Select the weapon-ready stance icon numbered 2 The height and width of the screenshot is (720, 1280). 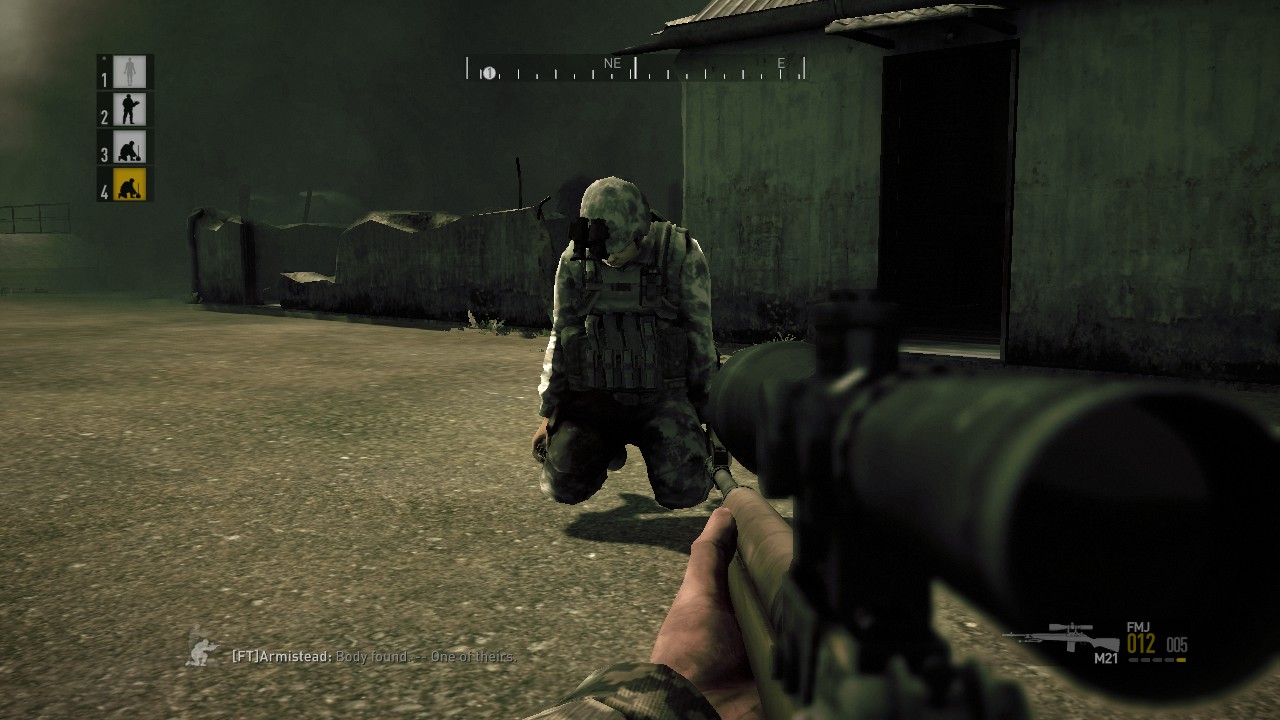(x=129, y=108)
